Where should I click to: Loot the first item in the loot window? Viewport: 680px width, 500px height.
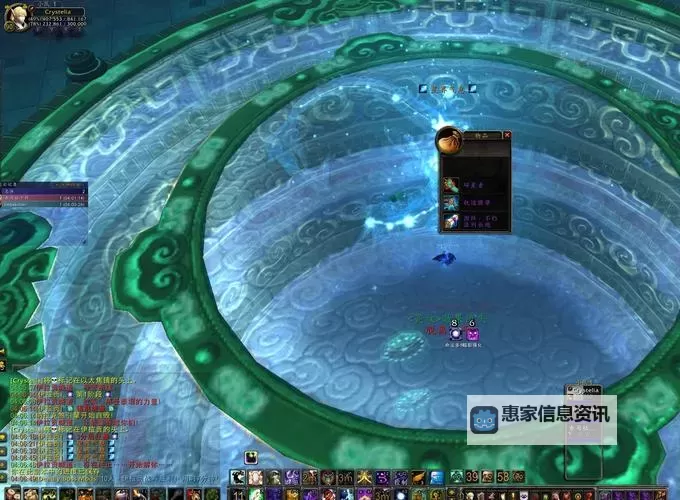click(451, 183)
